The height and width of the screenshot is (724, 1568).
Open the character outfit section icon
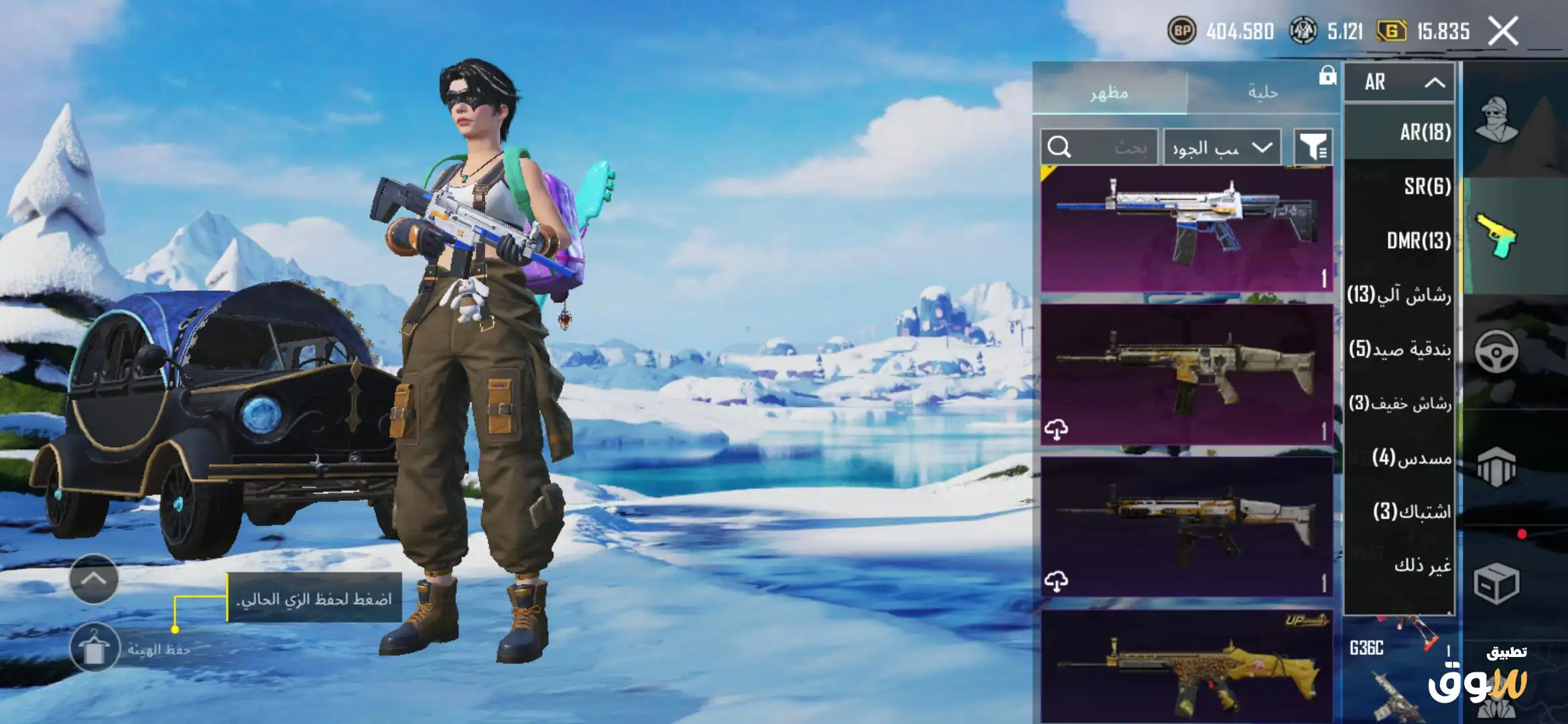pos(1496,119)
